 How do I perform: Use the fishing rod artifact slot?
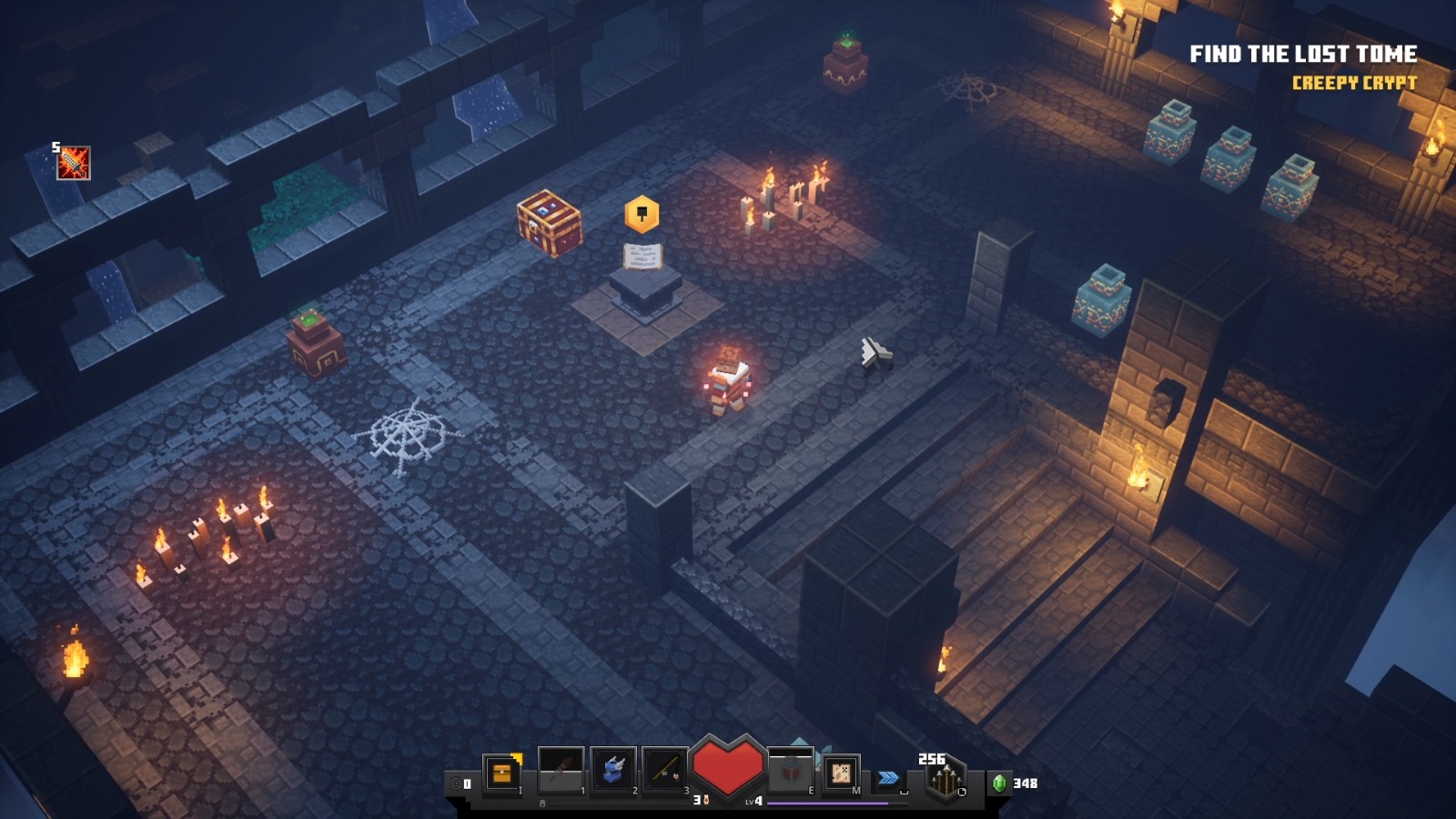tap(664, 771)
